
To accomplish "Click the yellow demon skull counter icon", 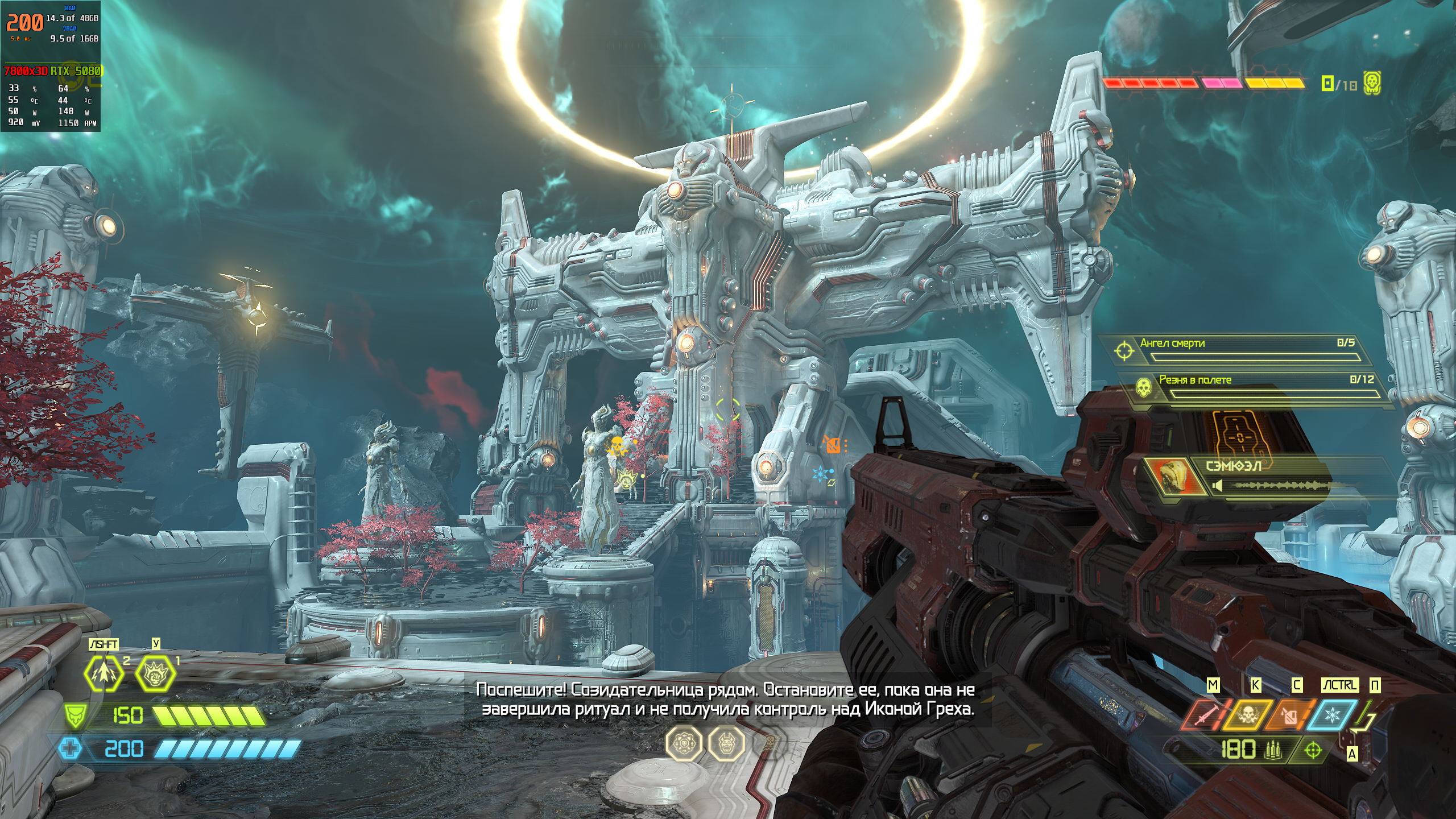I will point(1372,83).
